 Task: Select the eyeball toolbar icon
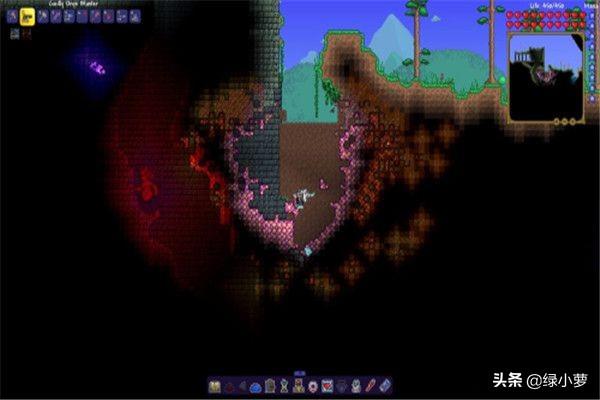point(311,386)
